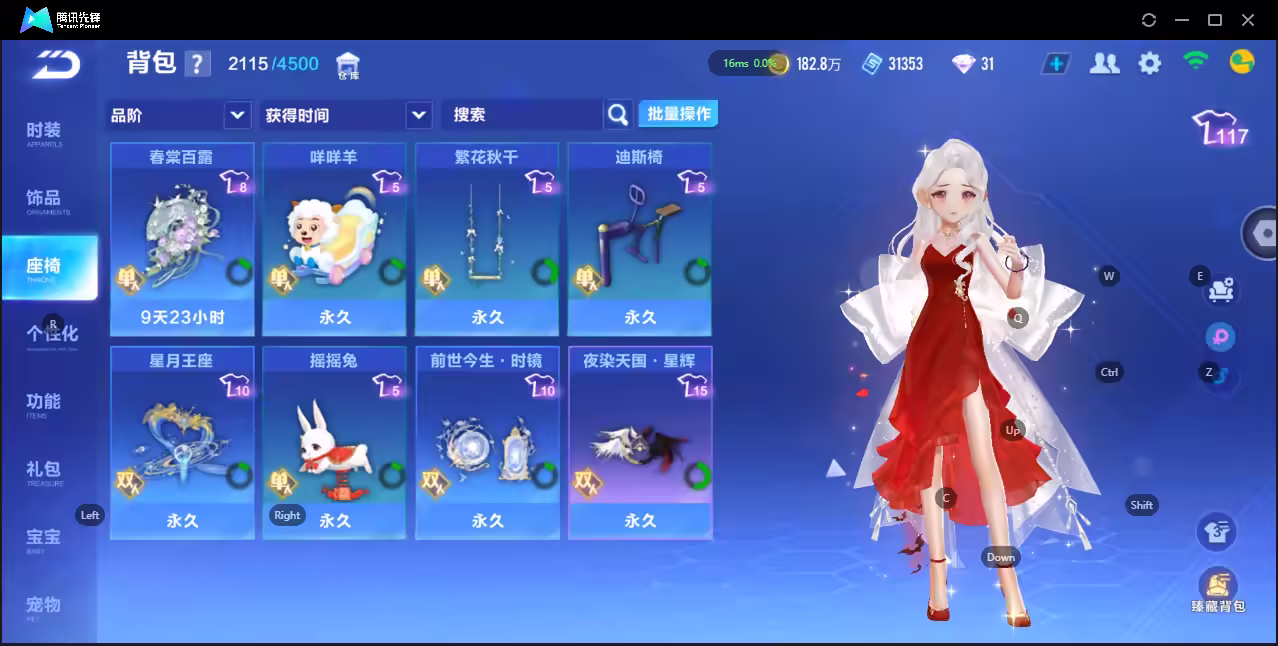Switch to the 功能 items tab
Viewport: 1278px width, 646px height.
(x=44, y=403)
